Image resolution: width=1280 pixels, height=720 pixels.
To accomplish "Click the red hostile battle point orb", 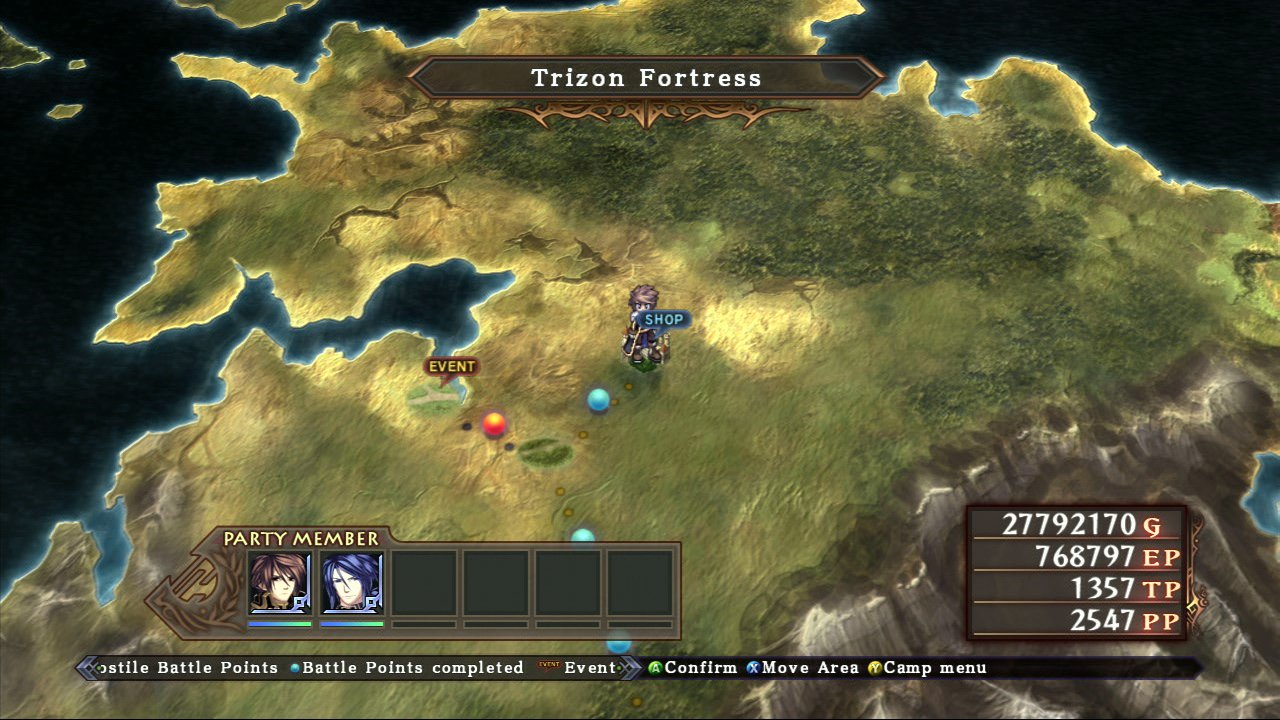I will tap(494, 425).
